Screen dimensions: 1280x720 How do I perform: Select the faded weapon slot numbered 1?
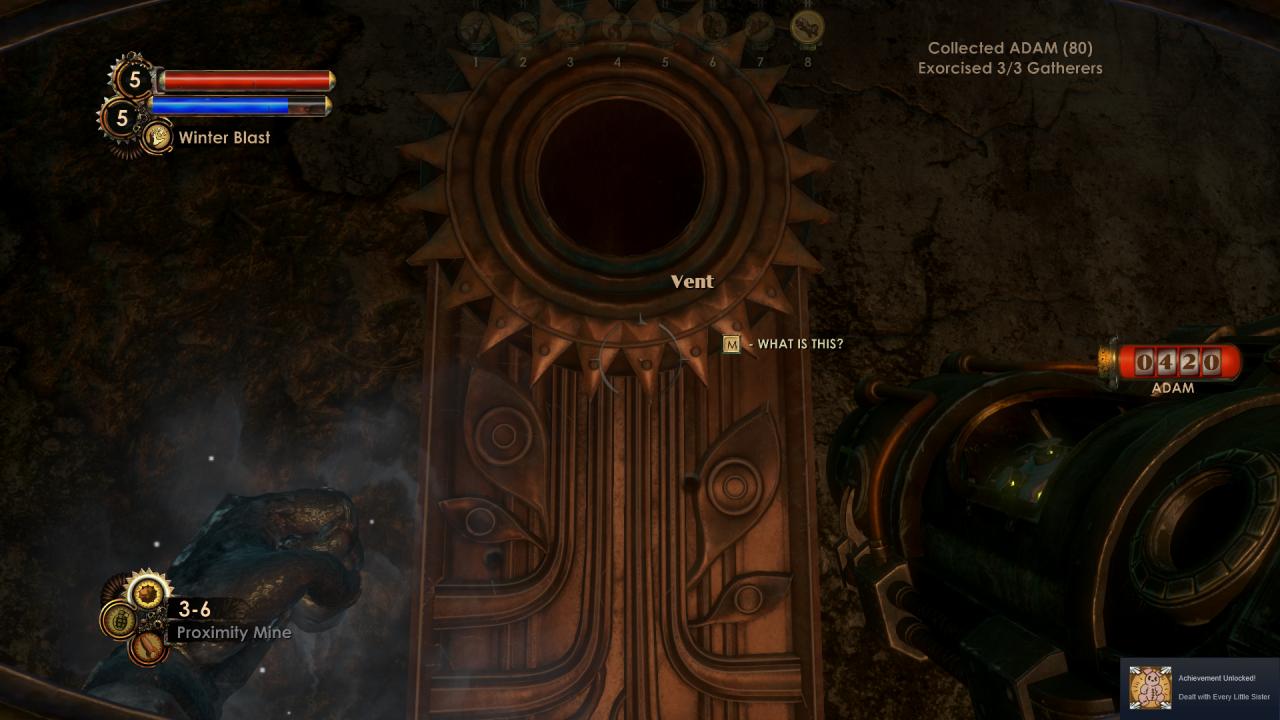tap(475, 28)
